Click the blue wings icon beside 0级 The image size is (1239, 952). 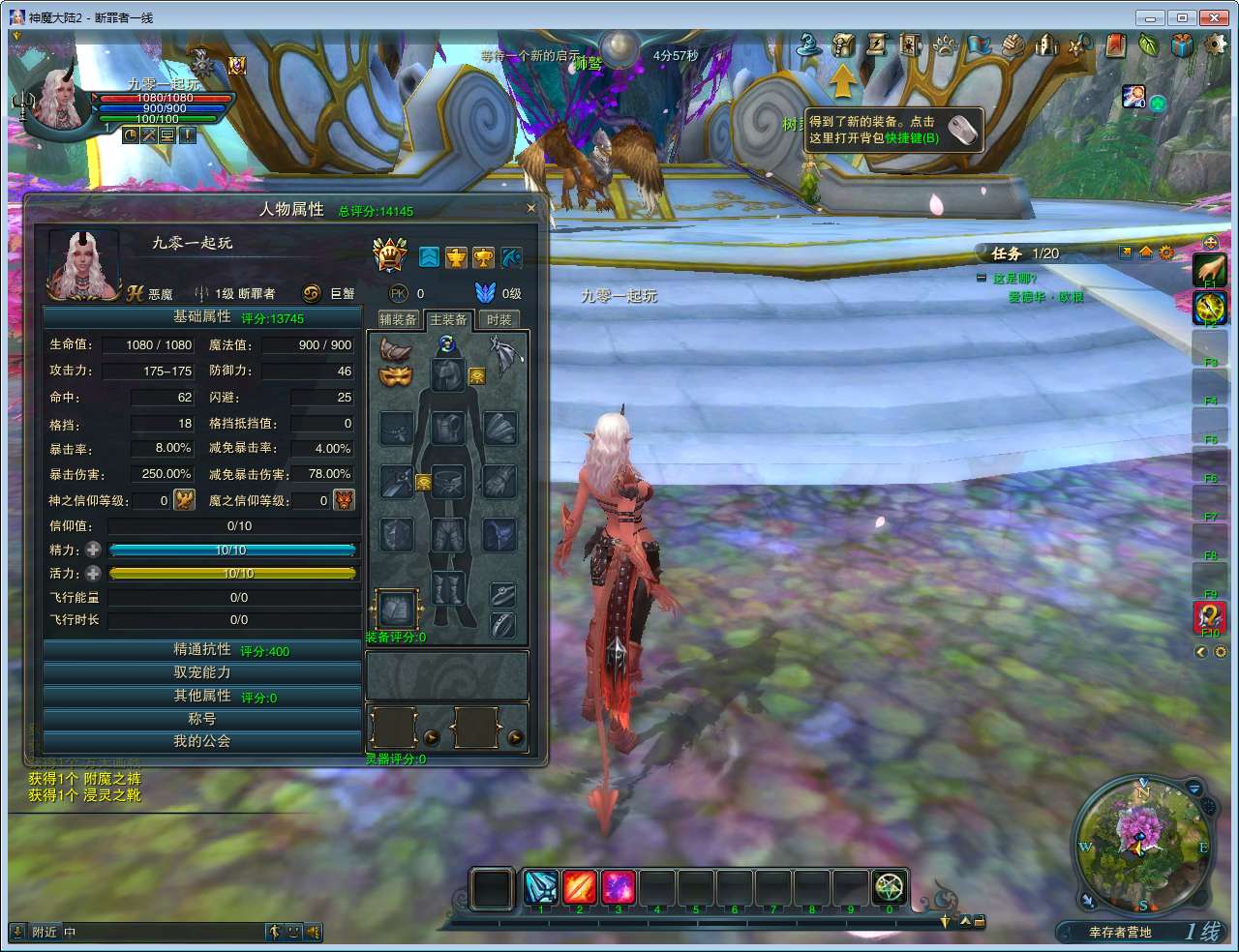click(x=486, y=293)
